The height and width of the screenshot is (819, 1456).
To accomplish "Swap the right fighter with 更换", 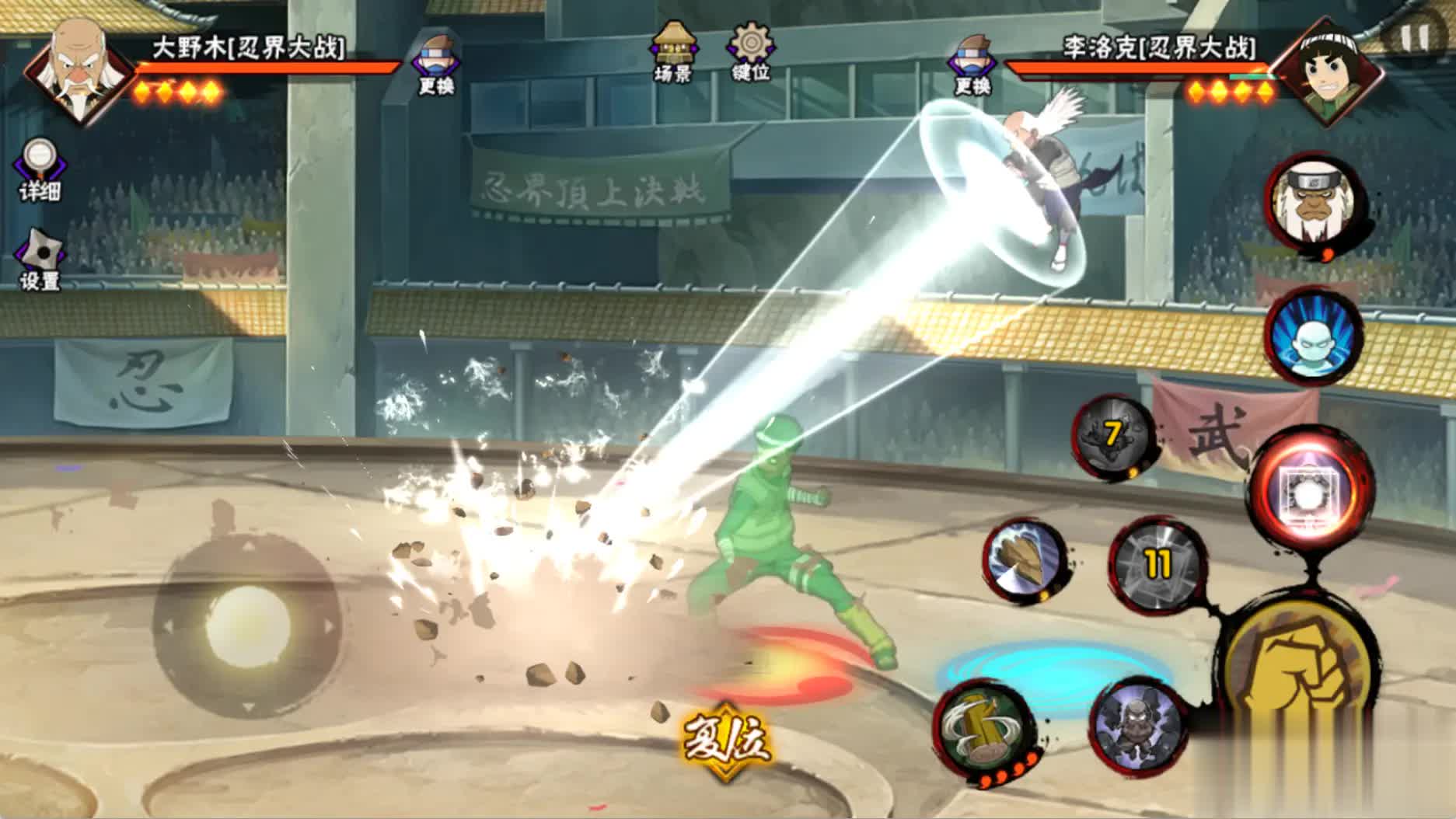I will [x=972, y=64].
